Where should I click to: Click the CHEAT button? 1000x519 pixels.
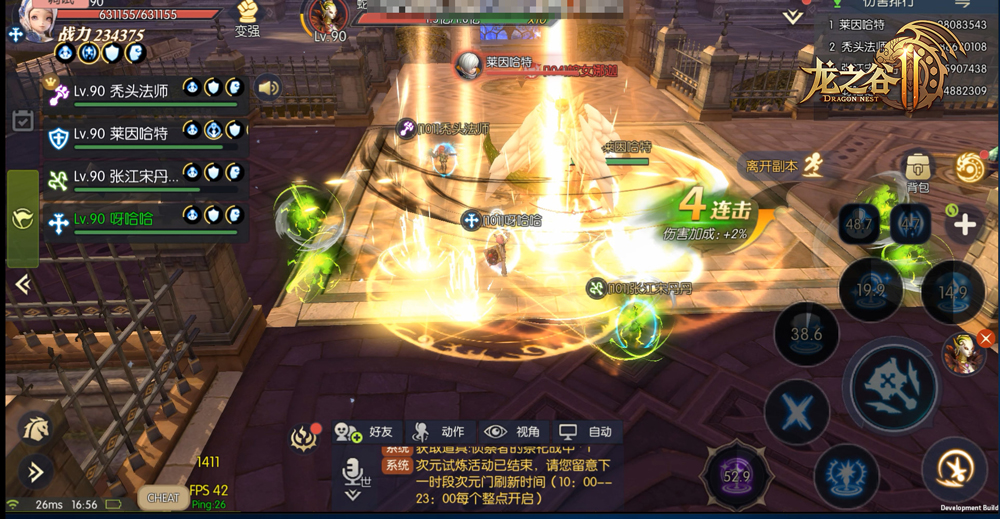tap(163, 497)
